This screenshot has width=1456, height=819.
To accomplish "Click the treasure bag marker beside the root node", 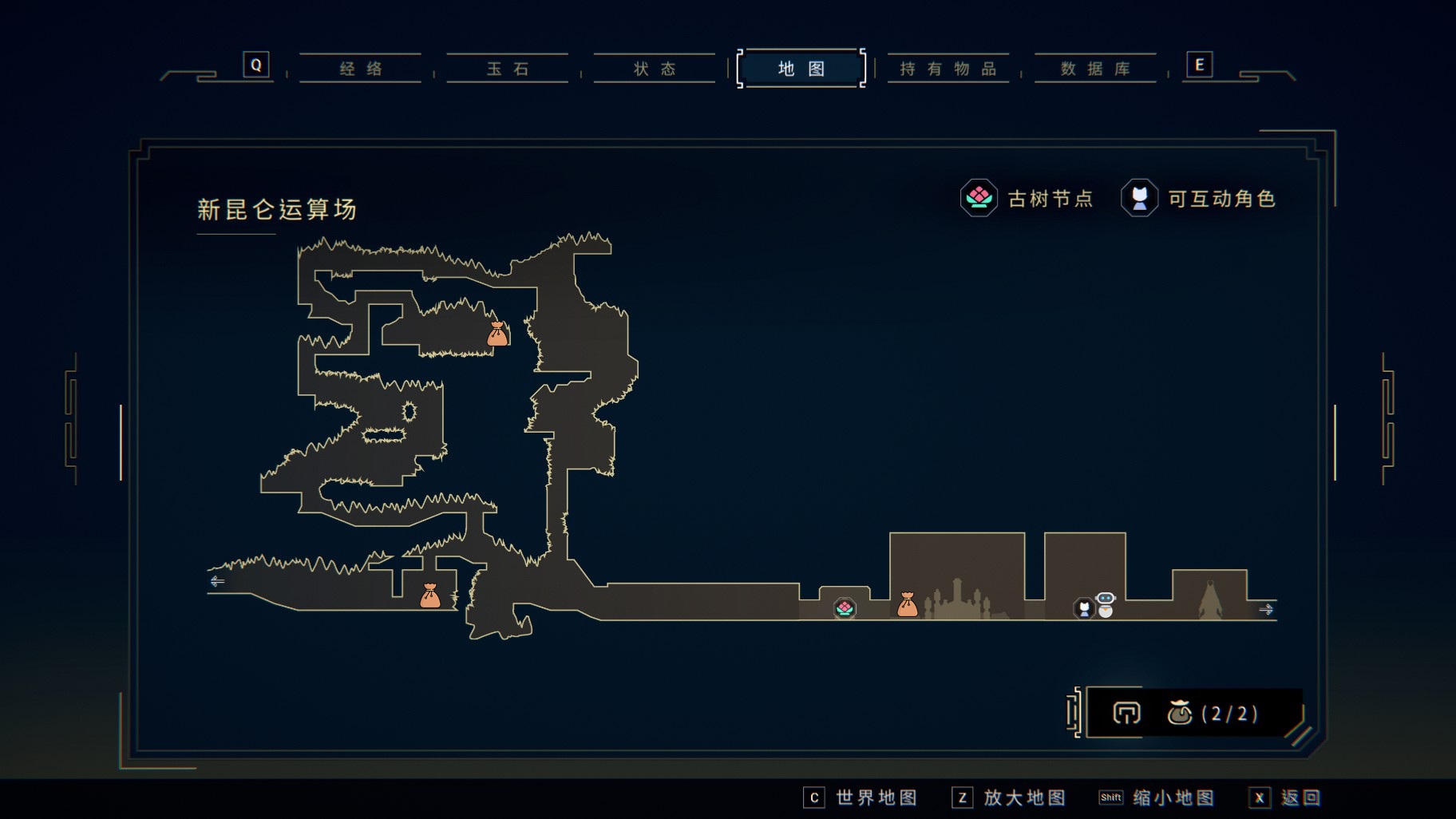I will coord(908,605).
